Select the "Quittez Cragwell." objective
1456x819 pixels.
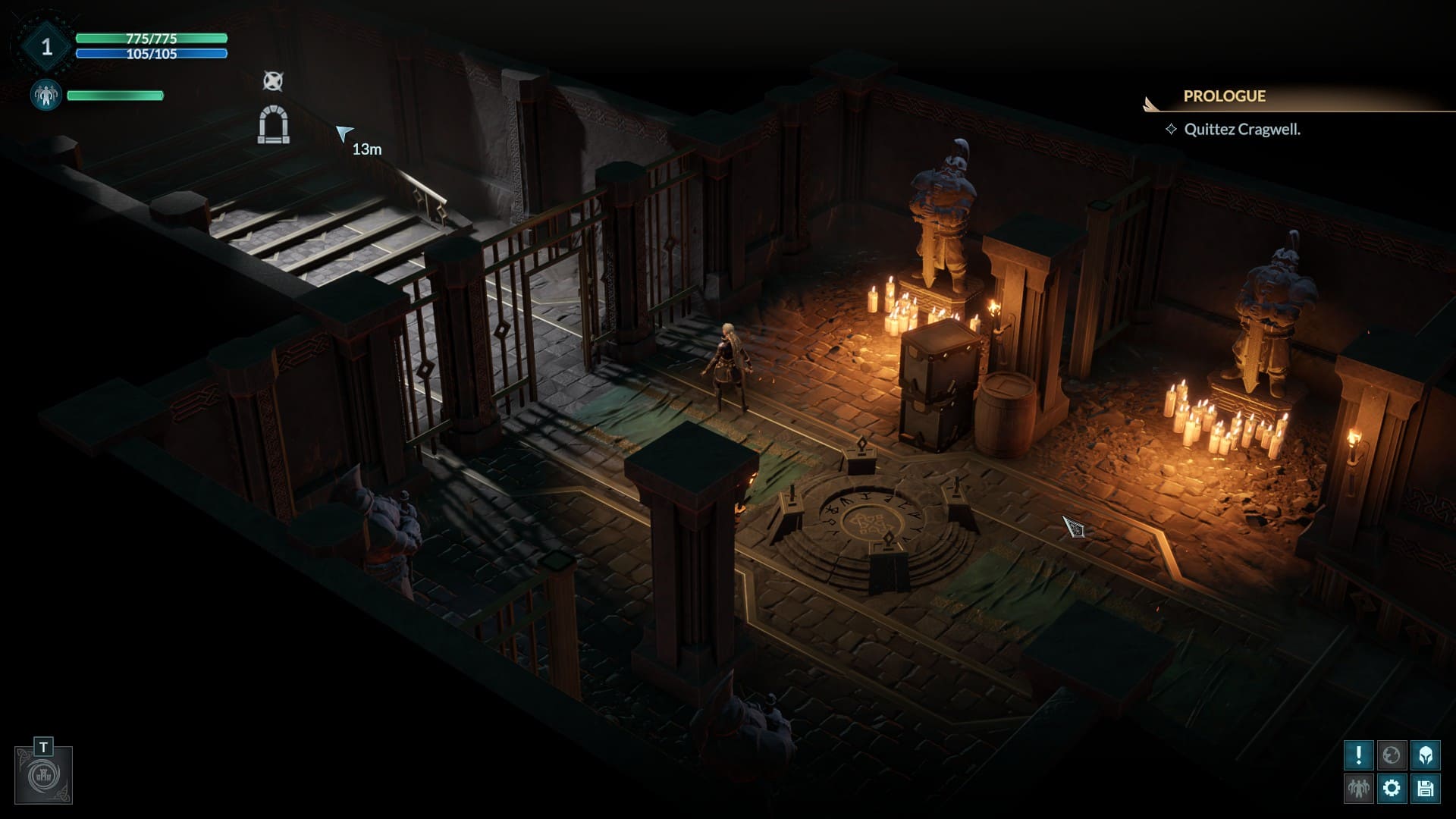(1241, 130)
